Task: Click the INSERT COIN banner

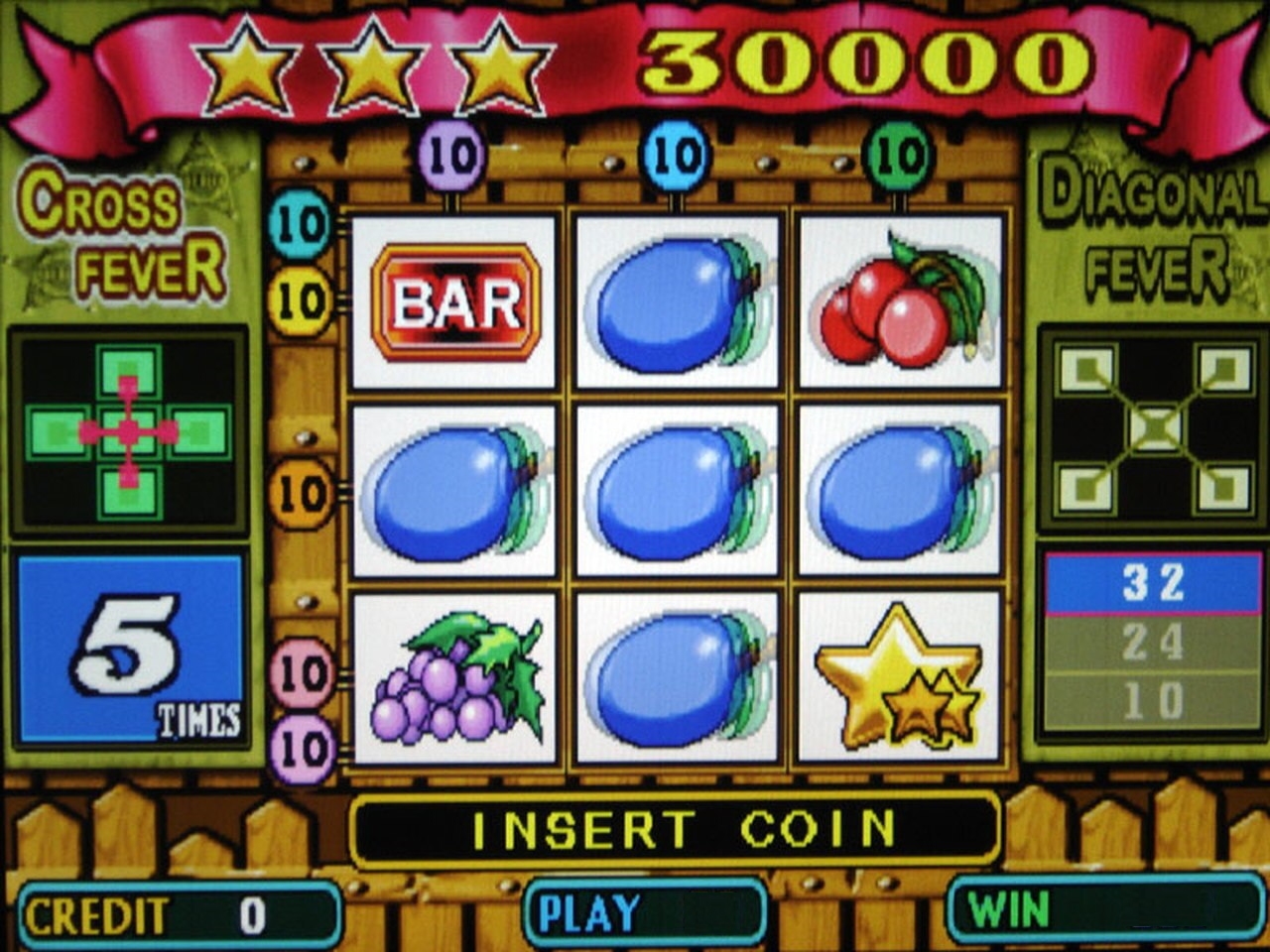Action: tap(675, 829)
